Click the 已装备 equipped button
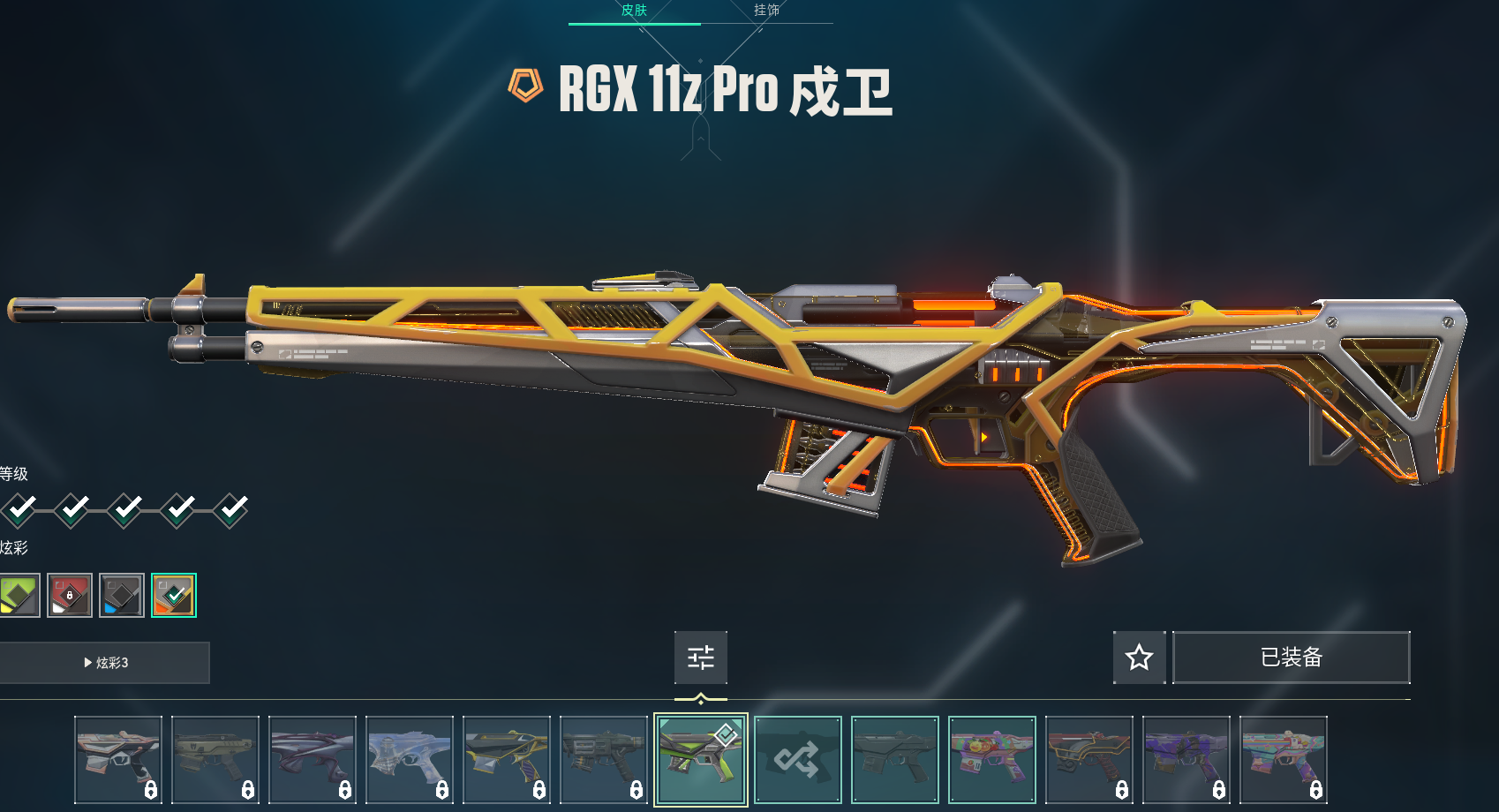 click(x=1291, y=658)
